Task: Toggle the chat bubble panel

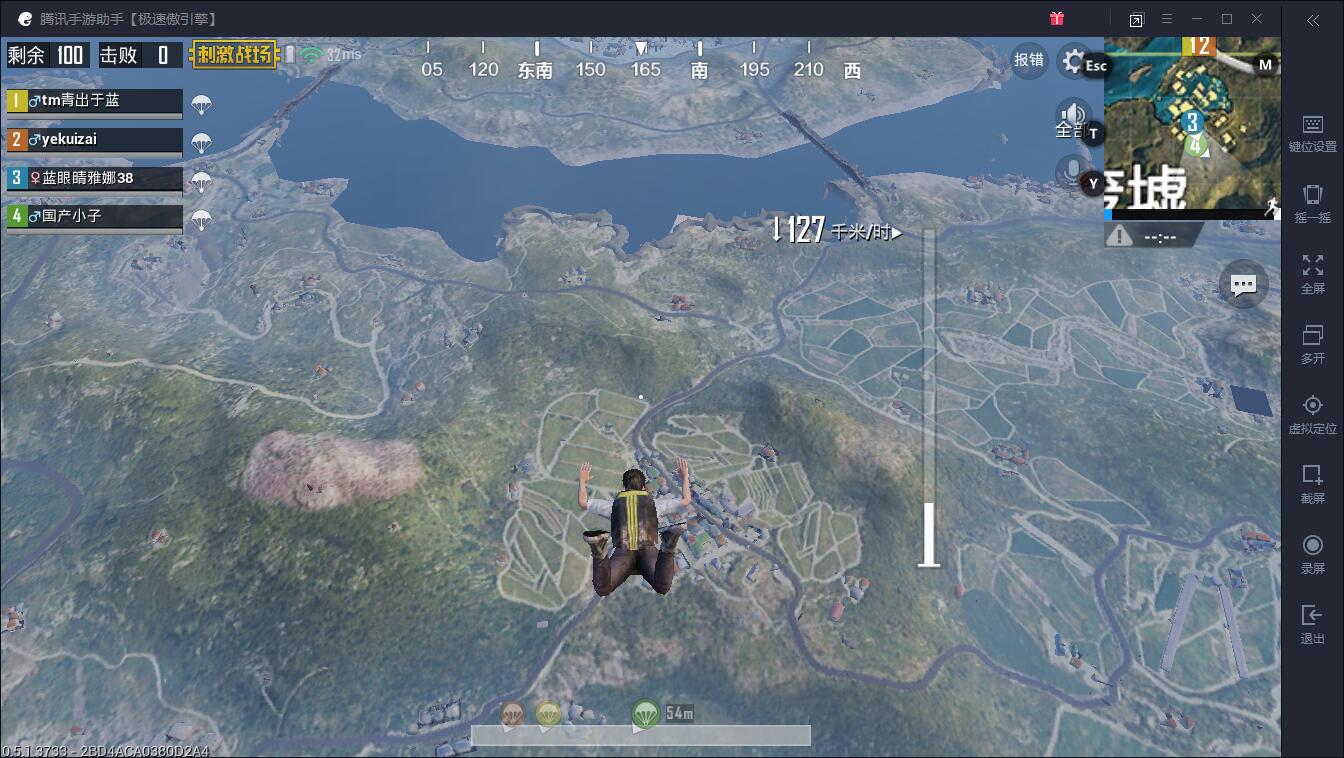Action: coord(1242,283)
